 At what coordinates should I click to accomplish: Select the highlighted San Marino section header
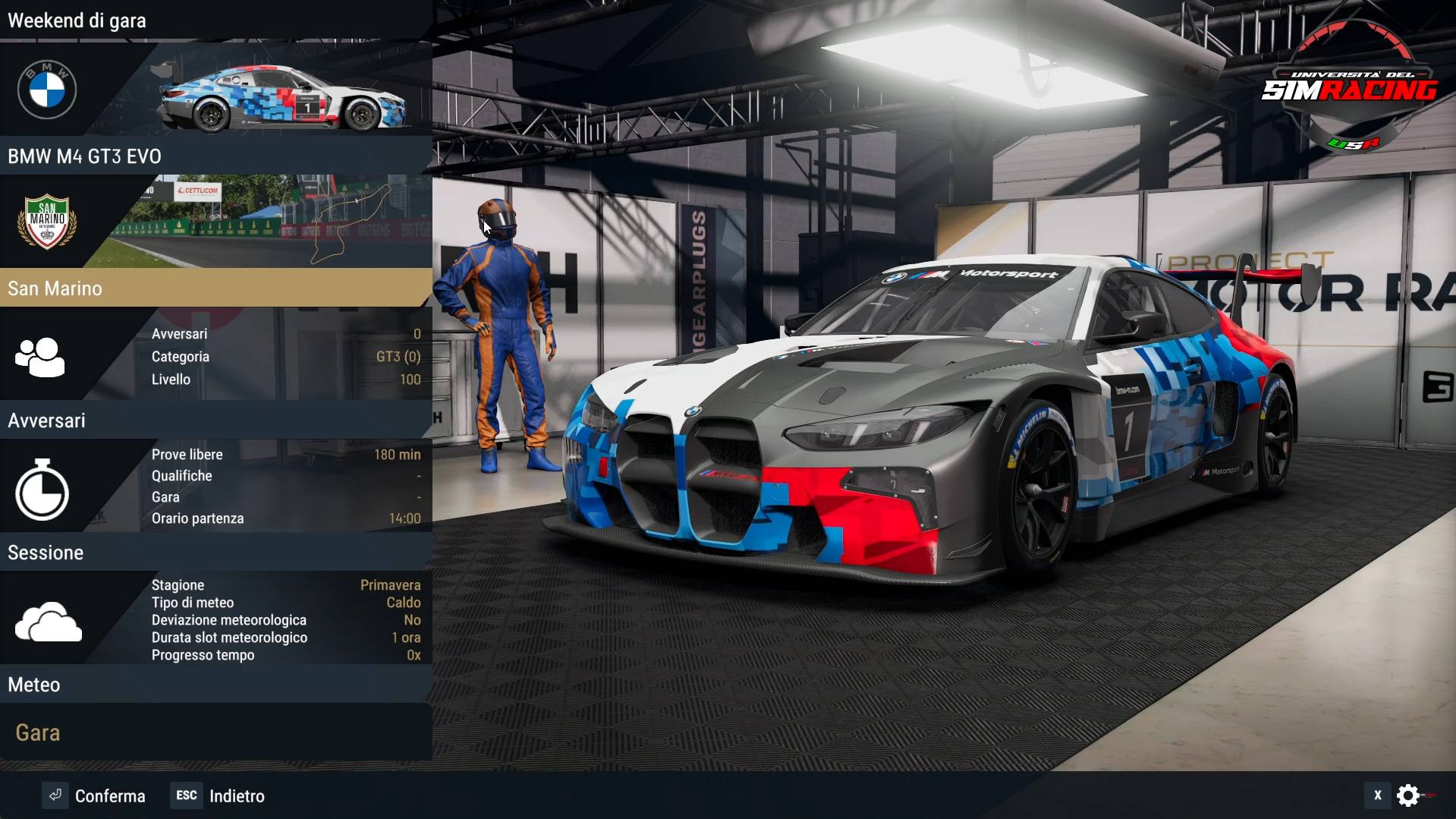pos(215,288)
